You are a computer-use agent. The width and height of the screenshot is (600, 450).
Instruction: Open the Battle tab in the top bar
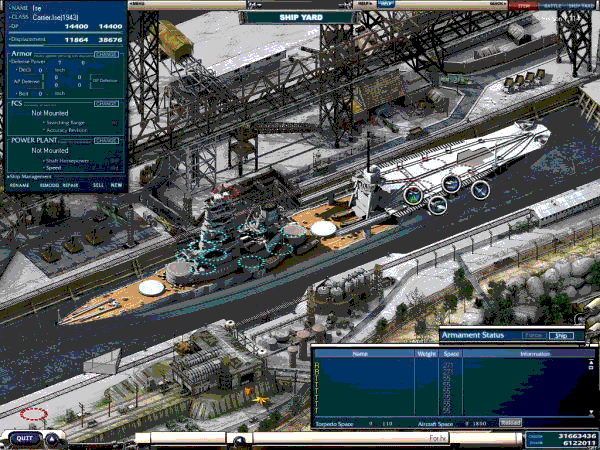pos(551,5)
